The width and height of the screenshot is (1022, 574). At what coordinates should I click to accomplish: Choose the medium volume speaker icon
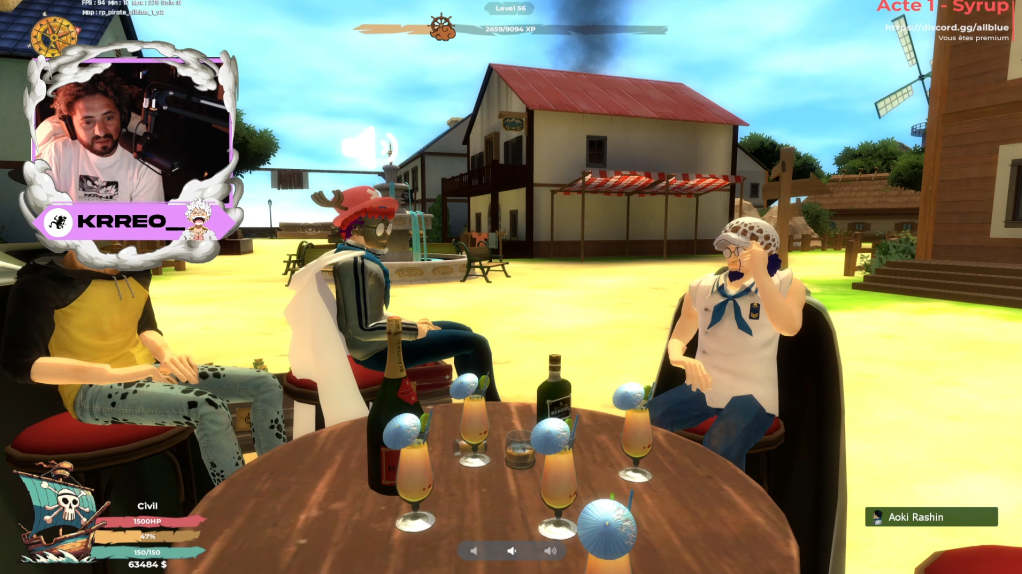(511, 551)
